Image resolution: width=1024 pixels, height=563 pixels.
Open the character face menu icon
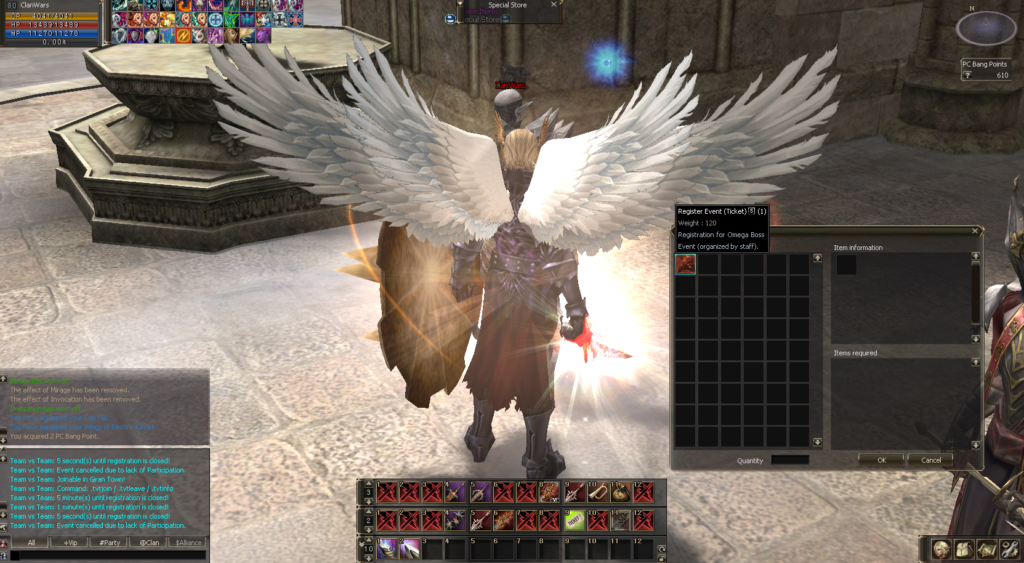click(941, 549)
